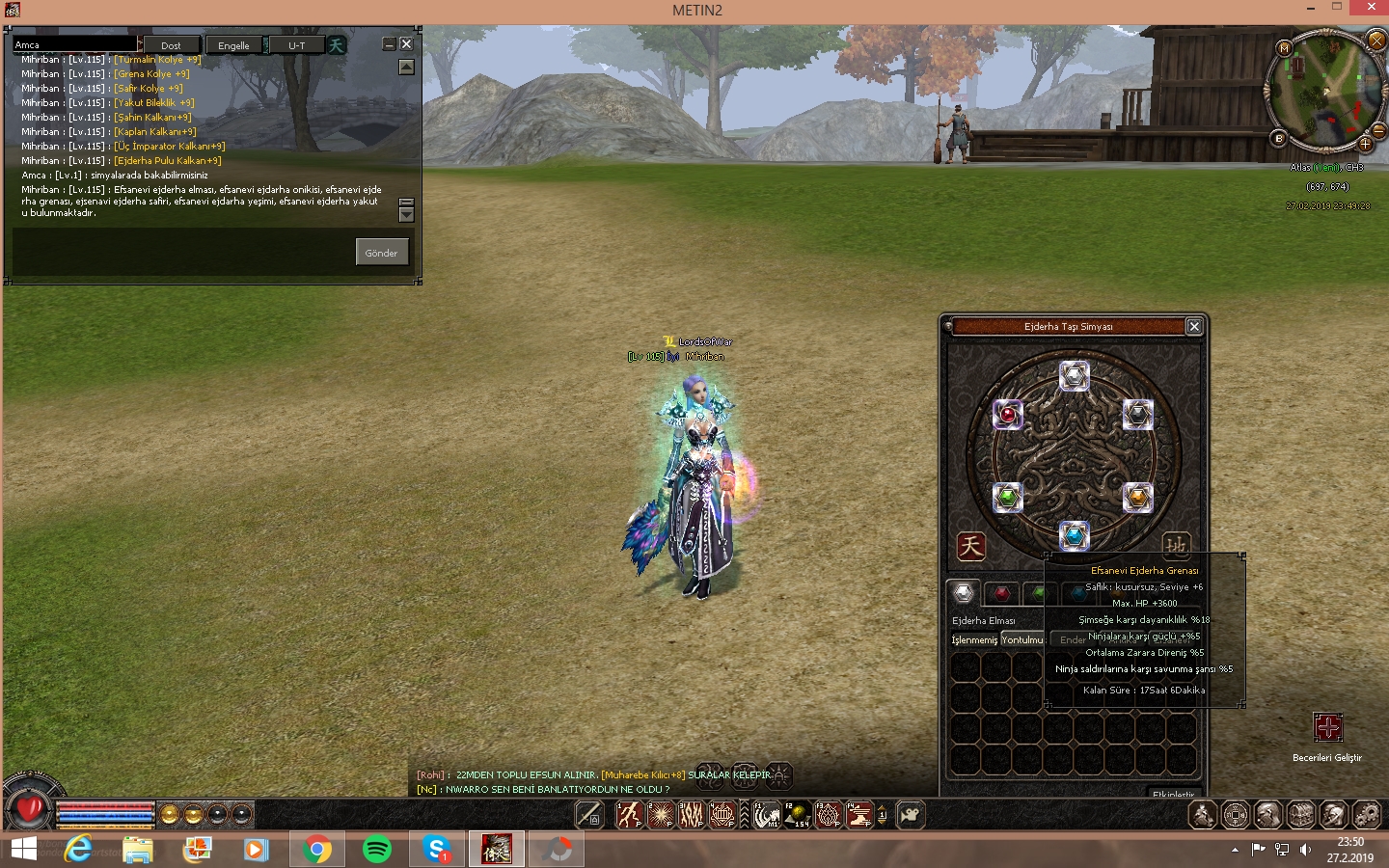
Task: Toggle the camera mode button
Action: [x=910, y=816]
